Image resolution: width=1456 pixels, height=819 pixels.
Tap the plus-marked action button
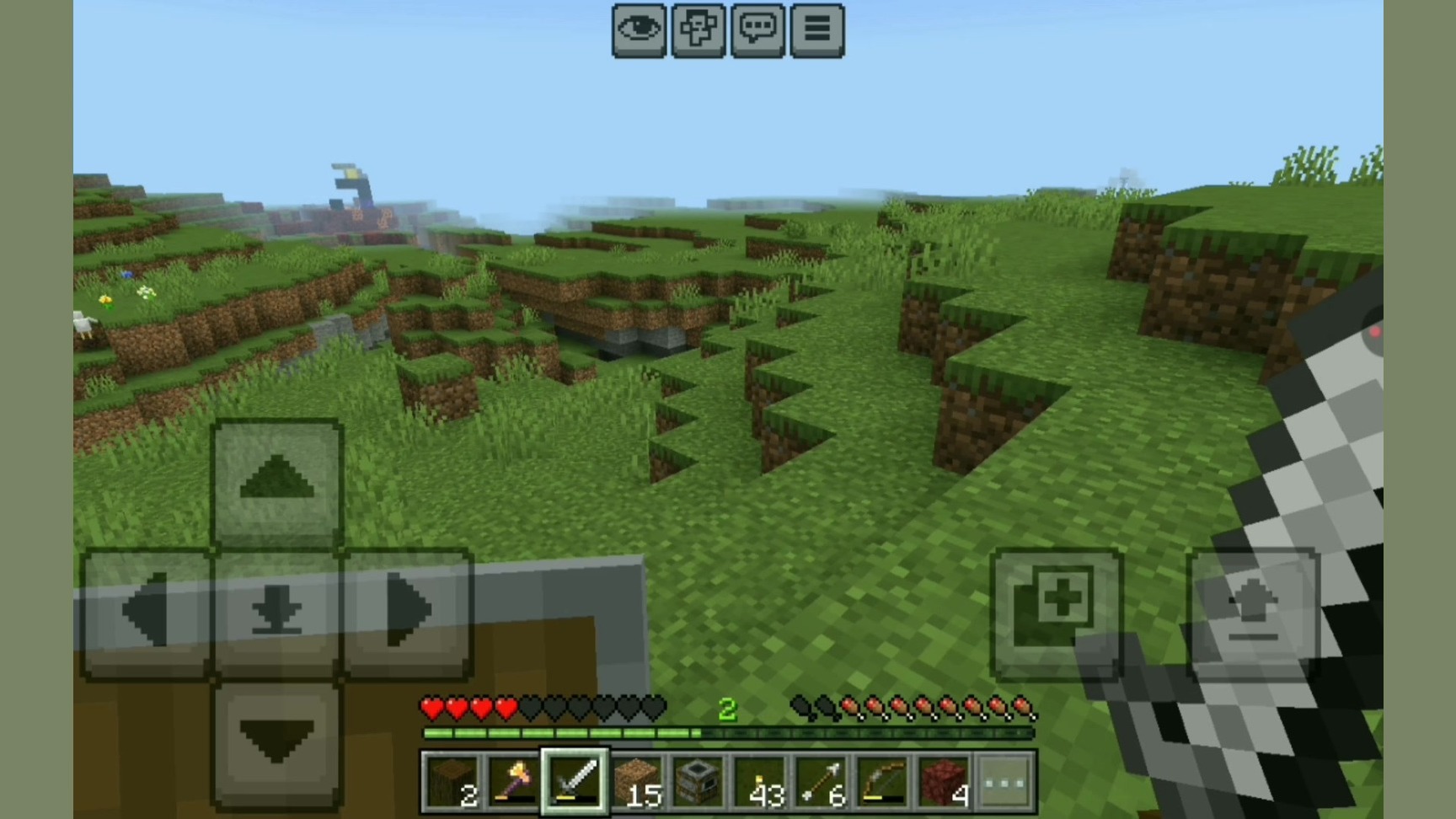tap(1057, 613)
